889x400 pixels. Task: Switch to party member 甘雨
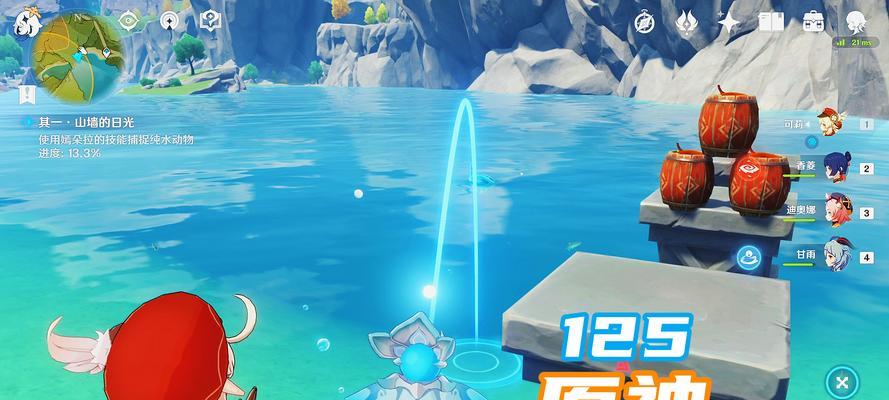click(x=836, y=254)
